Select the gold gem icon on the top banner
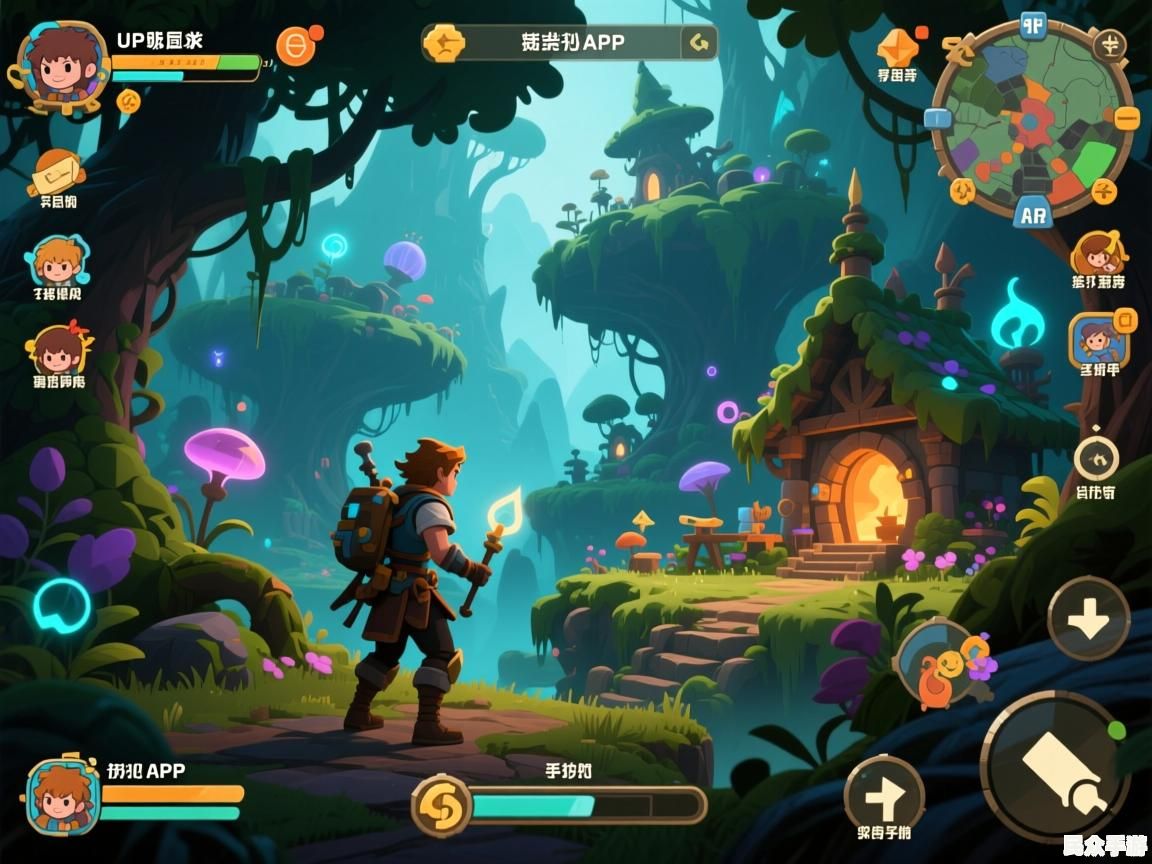The height and width of the screenshot is (864, 1152). (443, 43)
